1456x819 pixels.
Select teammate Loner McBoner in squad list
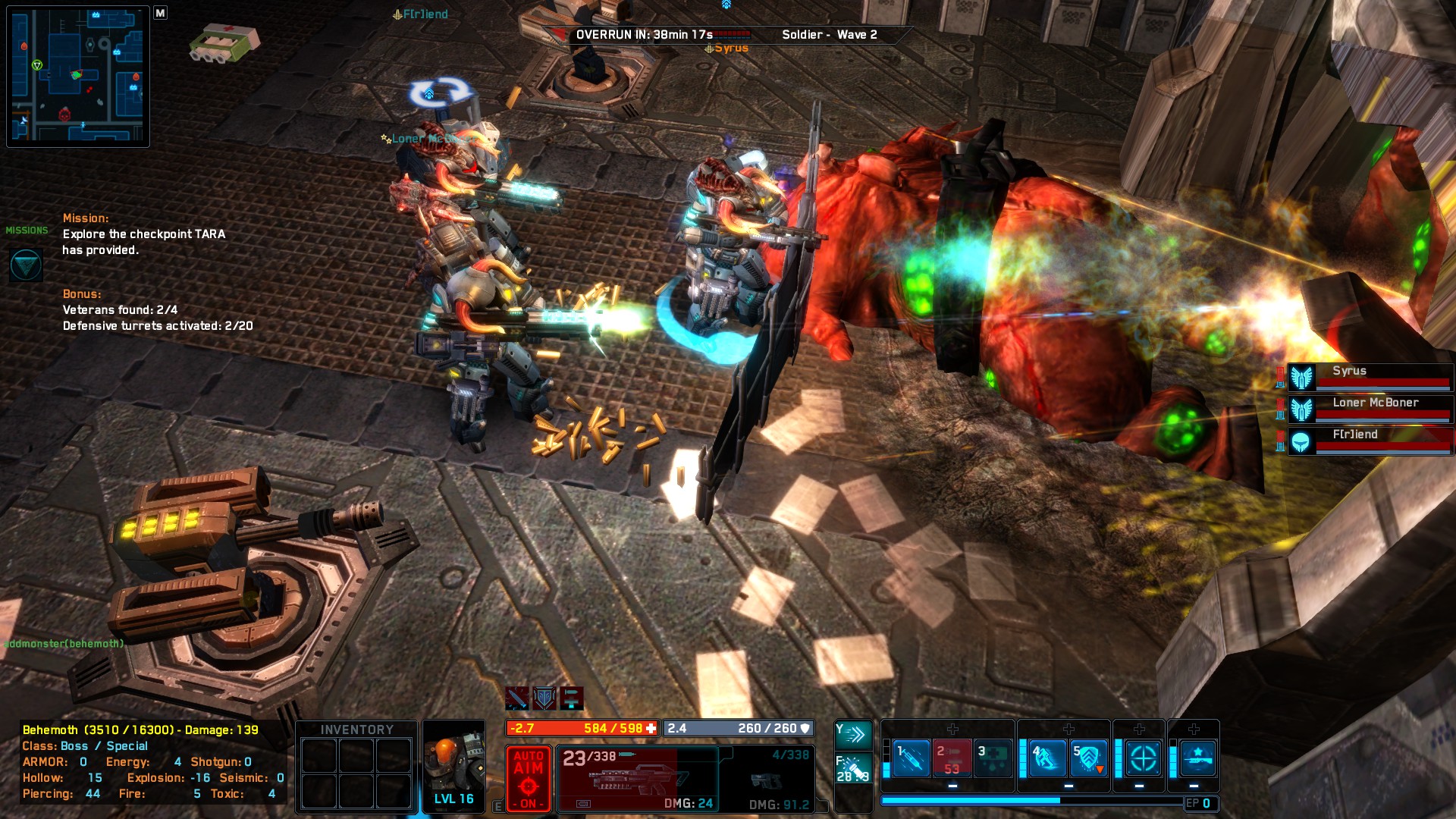(1370, 409)
